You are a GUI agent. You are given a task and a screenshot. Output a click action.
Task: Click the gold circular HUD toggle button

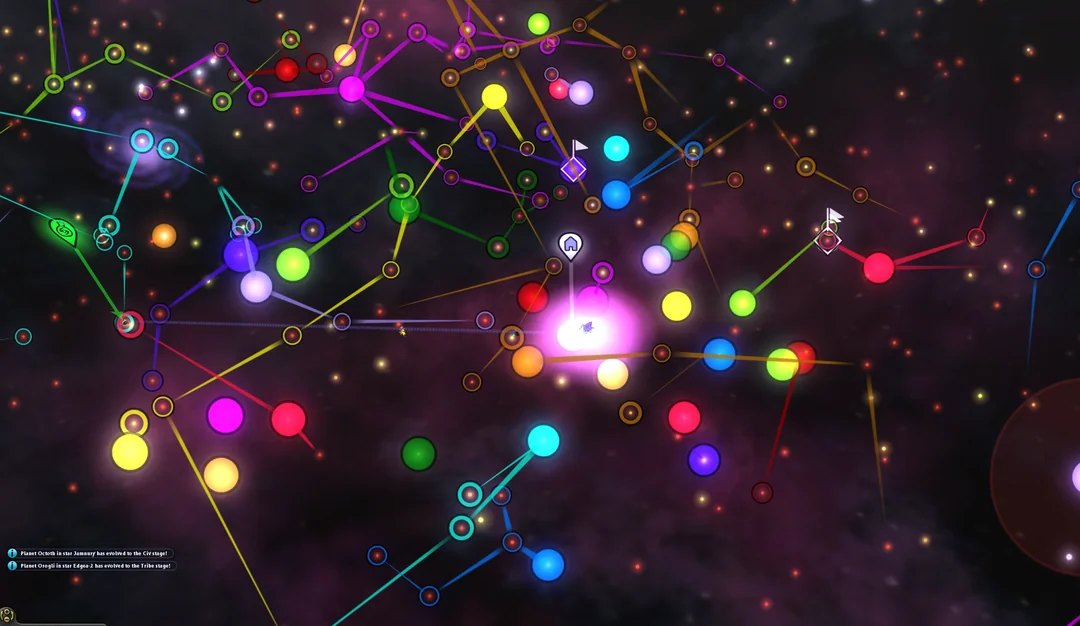tap(7, 616)
